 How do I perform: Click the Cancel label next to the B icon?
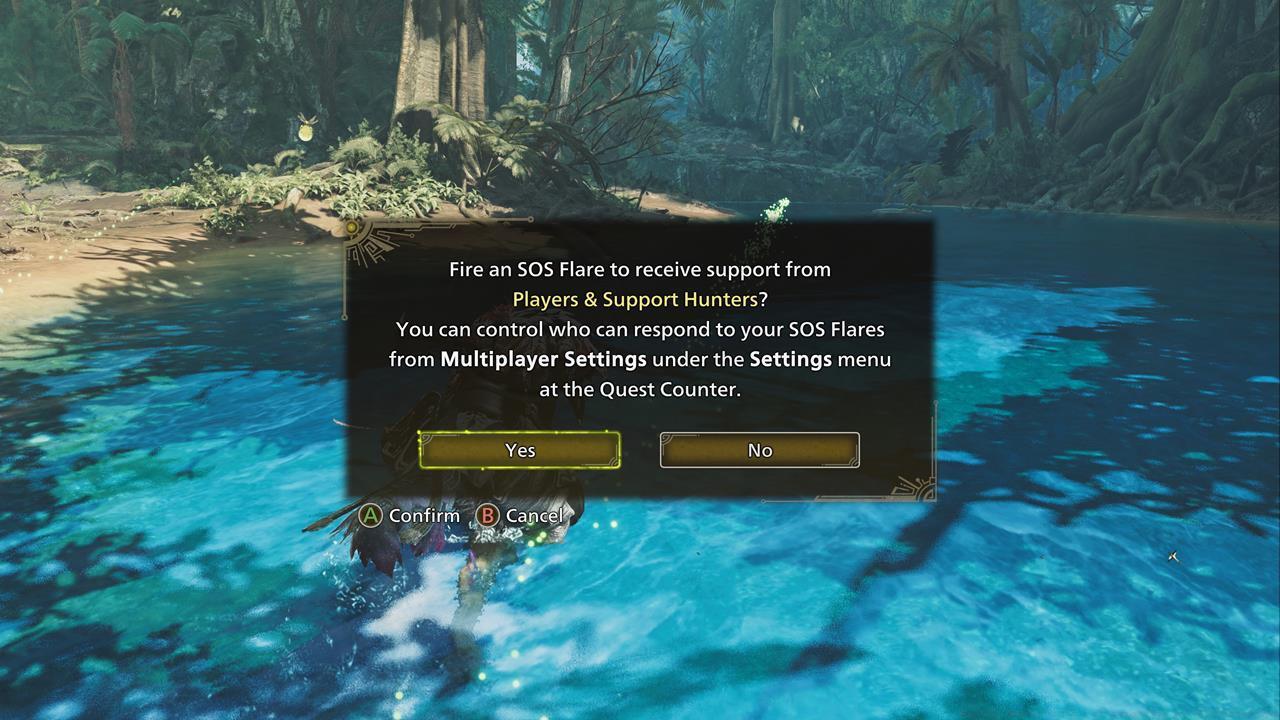pyautogui.click(x=533, y=515)
